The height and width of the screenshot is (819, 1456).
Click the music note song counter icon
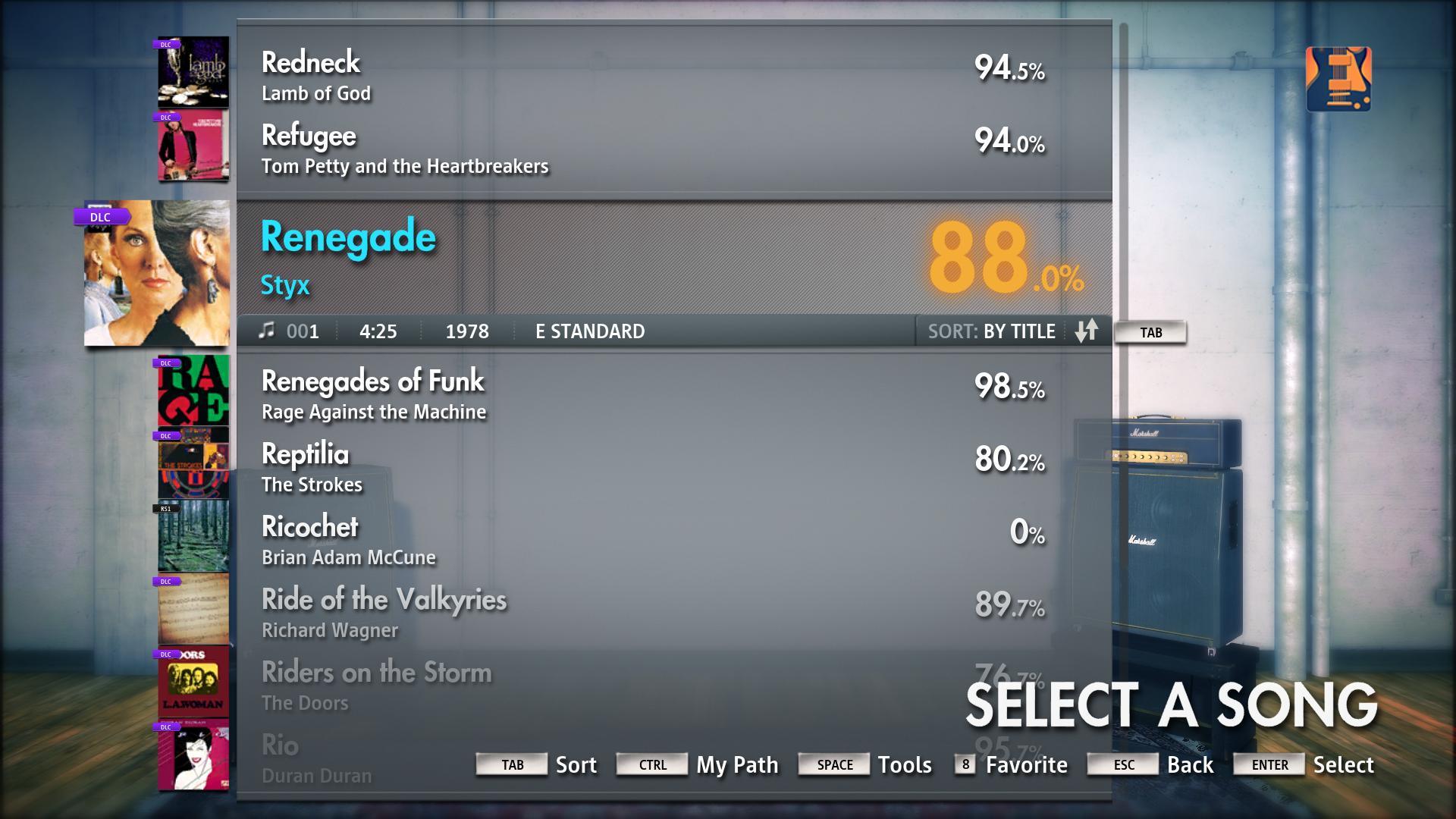coord(267,331)
